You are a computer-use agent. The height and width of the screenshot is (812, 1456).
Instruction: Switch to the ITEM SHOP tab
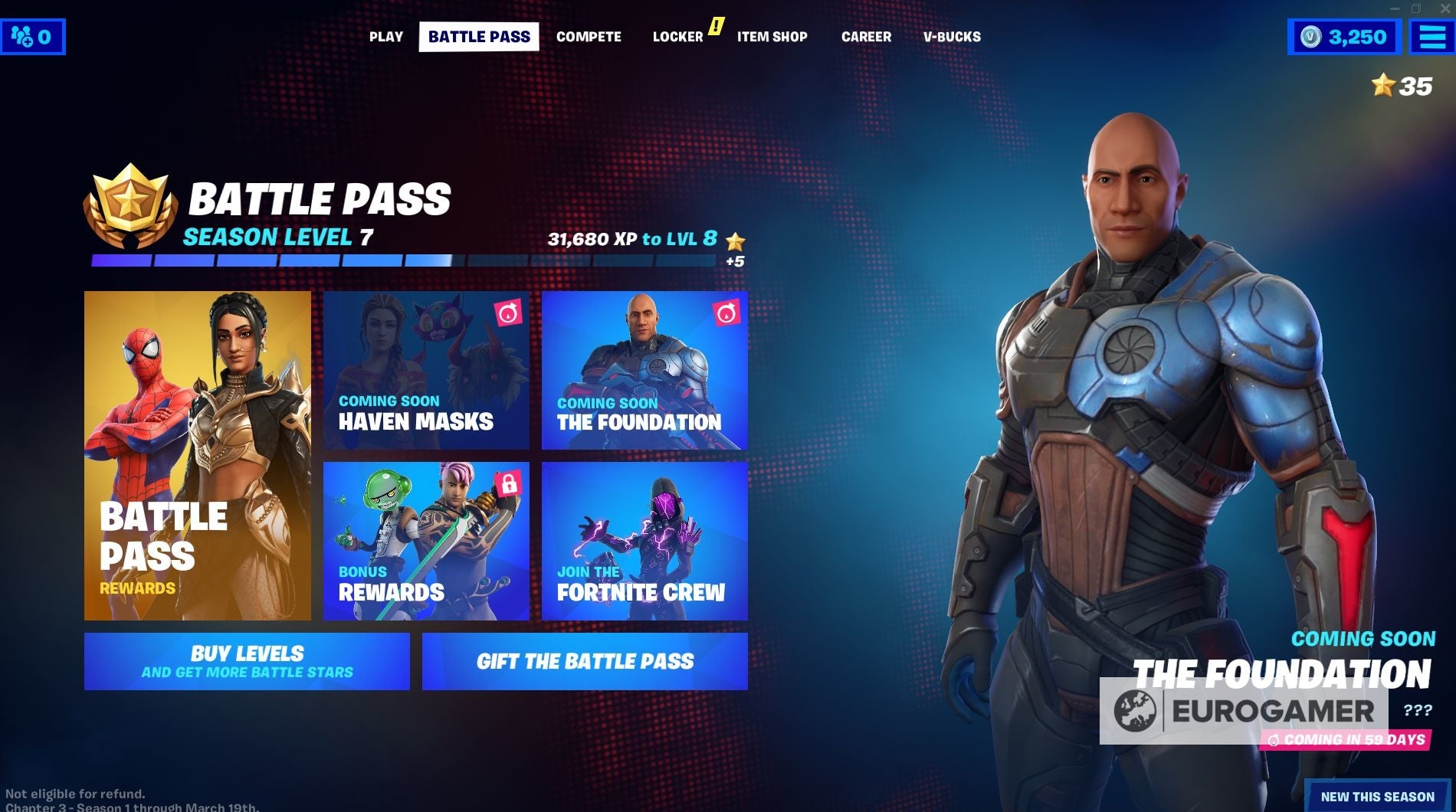(x=772, y=36)
